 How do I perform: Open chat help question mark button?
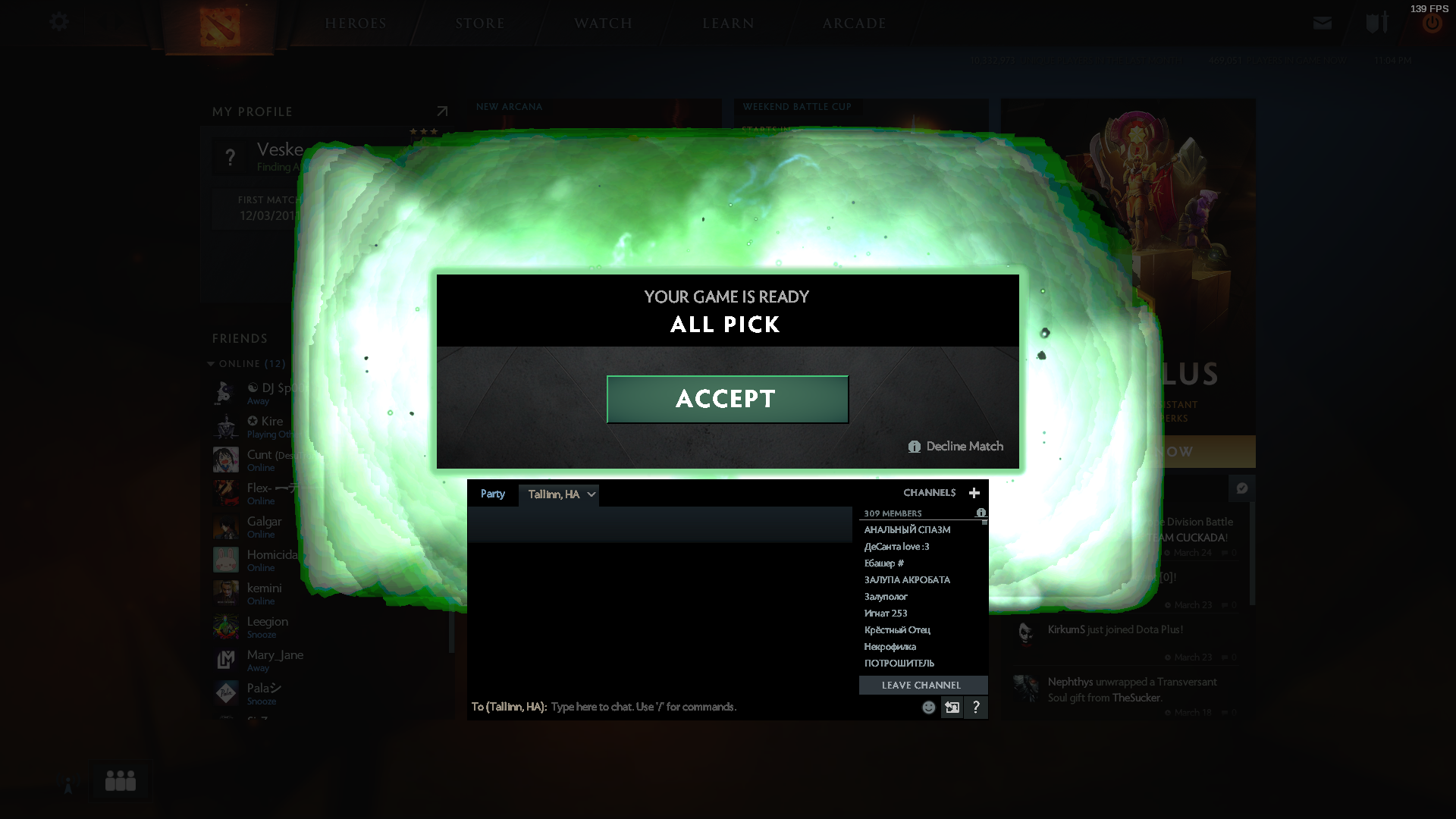pos(976,708)
